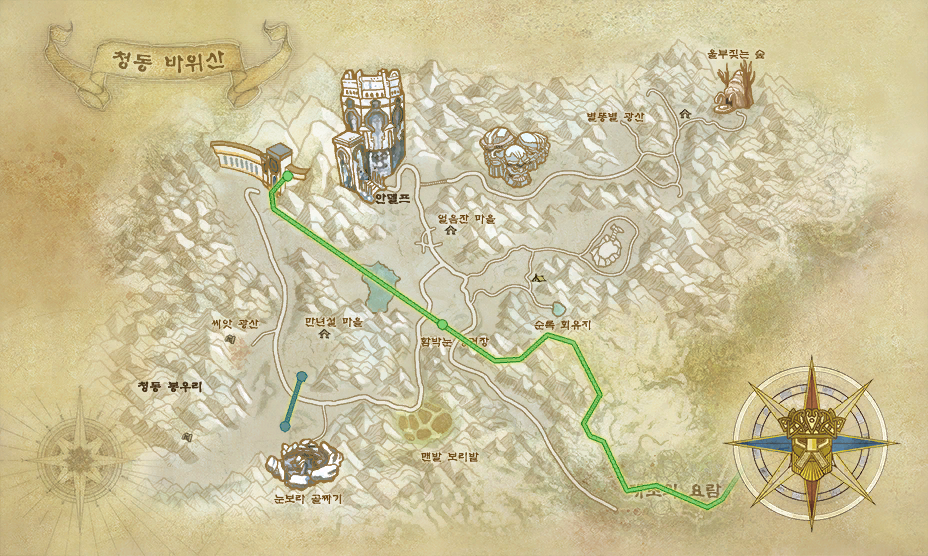
Task: Click the house marker by 별똥별 광산
Action: (685, 115)
